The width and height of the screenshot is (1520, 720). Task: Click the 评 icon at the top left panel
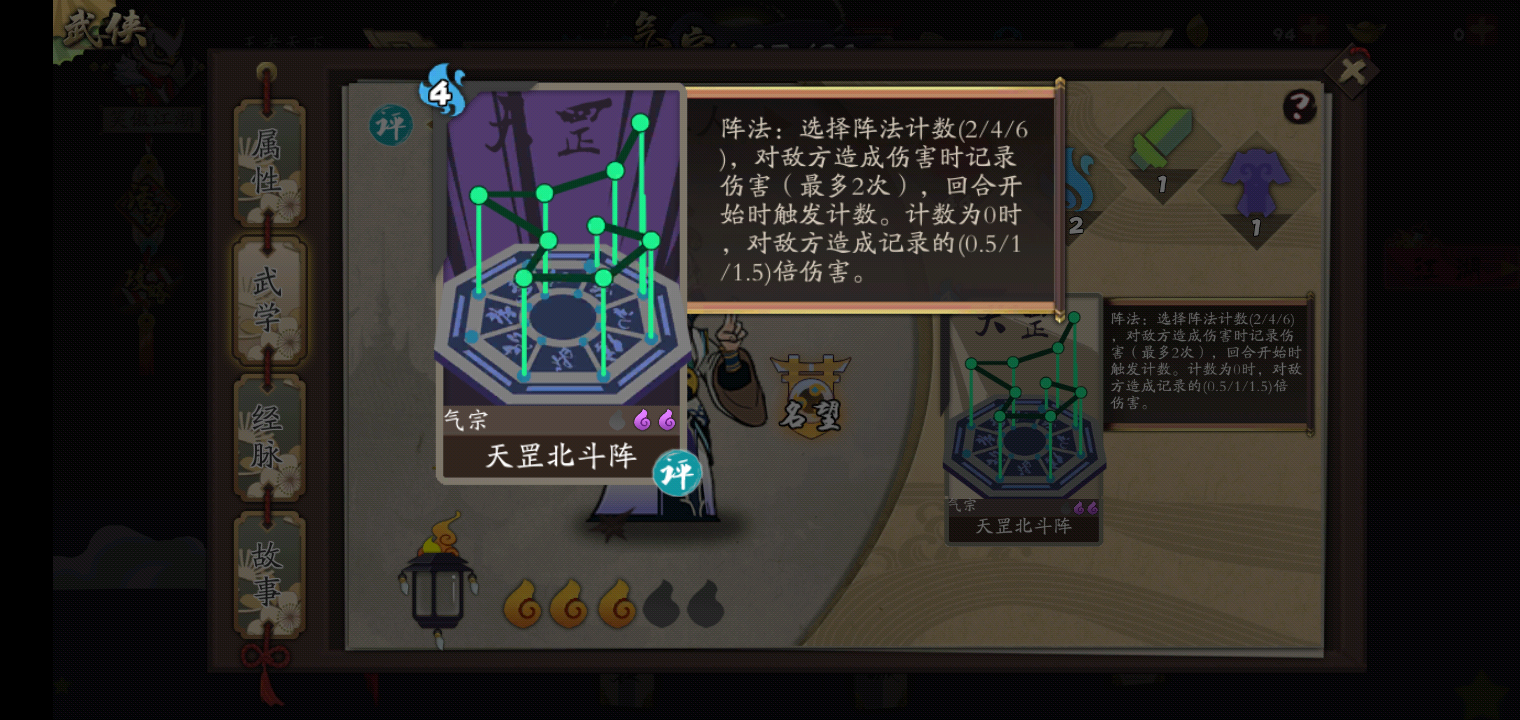(390, 127)
